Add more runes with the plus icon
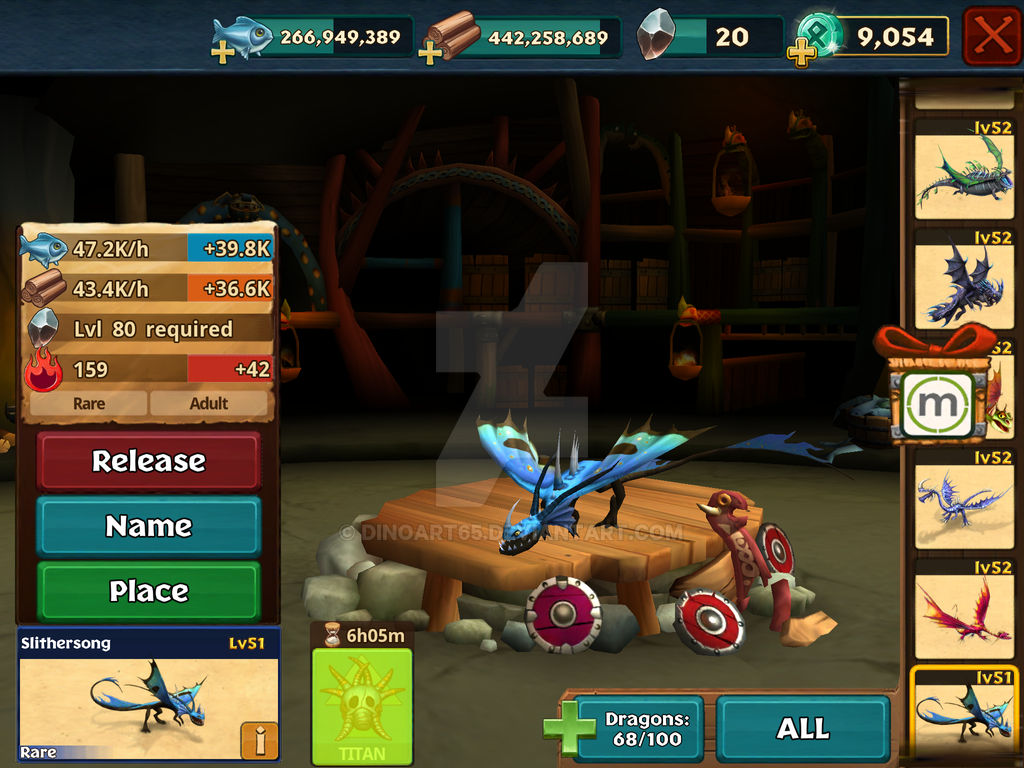This screenshot has height=768, width=1024. [x=801, y=54]
